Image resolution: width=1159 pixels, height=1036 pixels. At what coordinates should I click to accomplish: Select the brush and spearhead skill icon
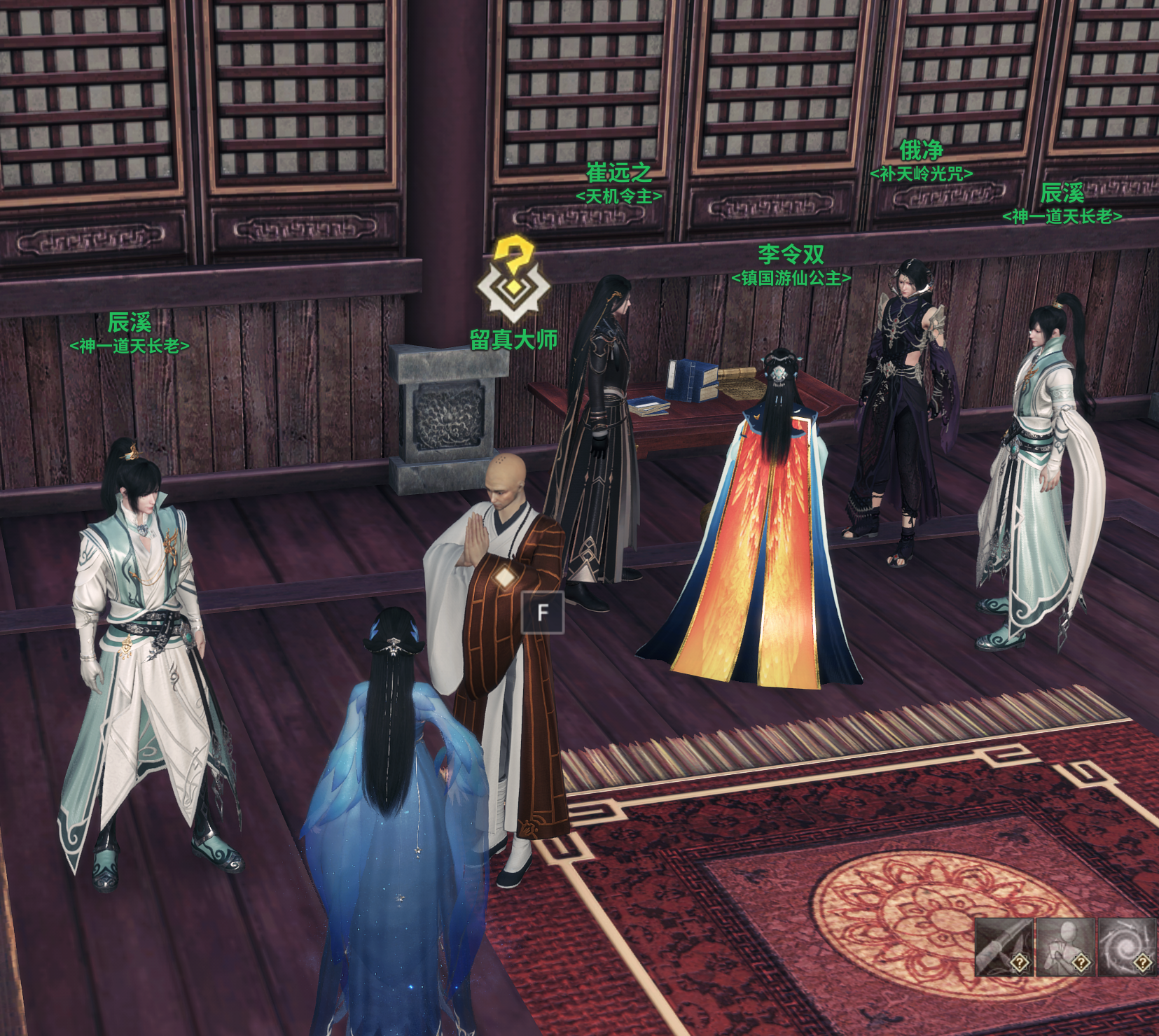pos(1004,946)
